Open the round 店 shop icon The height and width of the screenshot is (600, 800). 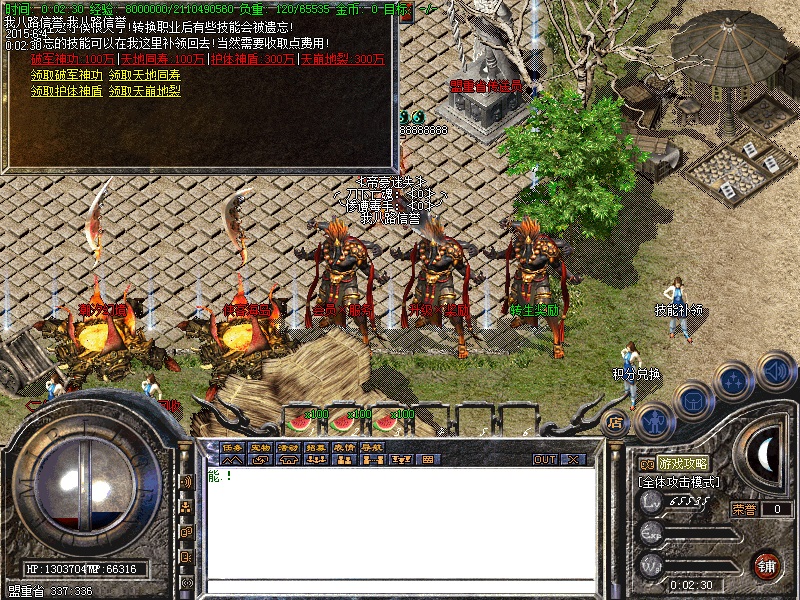click(615, 423)
